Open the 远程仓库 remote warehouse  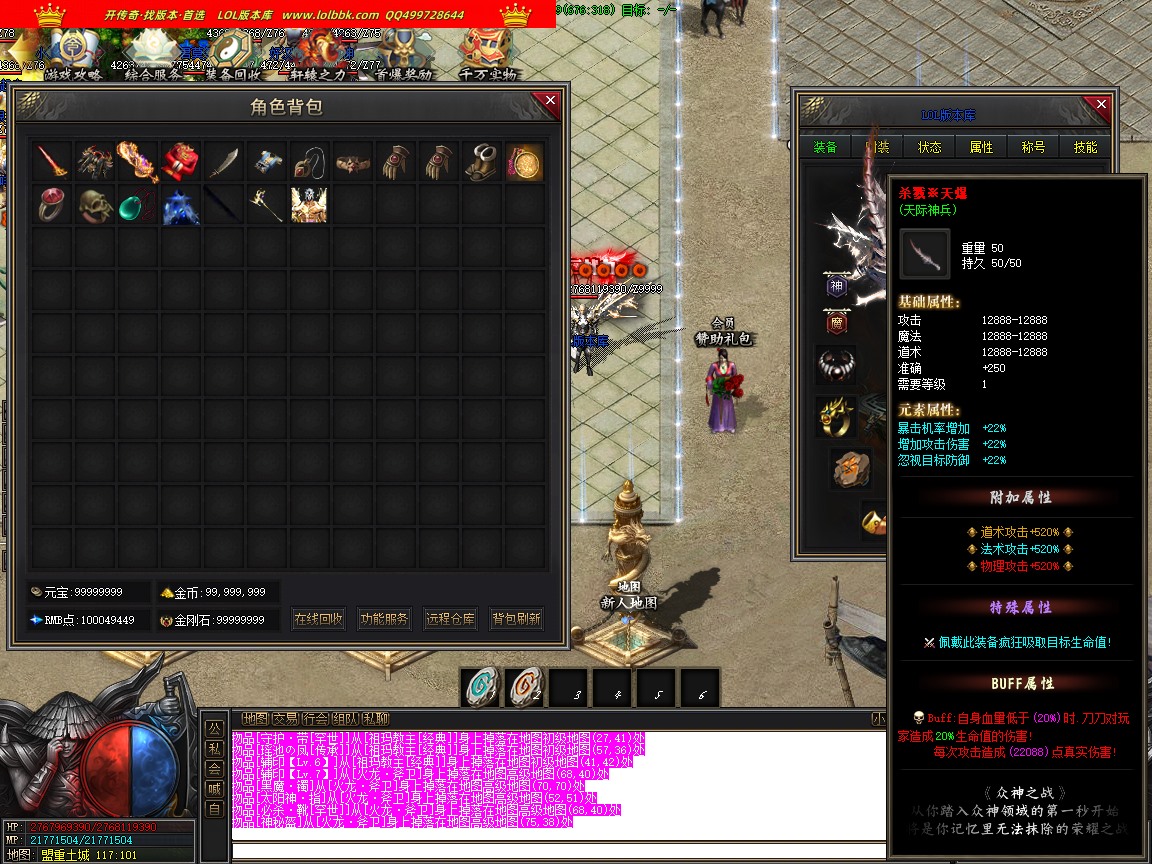450,619
